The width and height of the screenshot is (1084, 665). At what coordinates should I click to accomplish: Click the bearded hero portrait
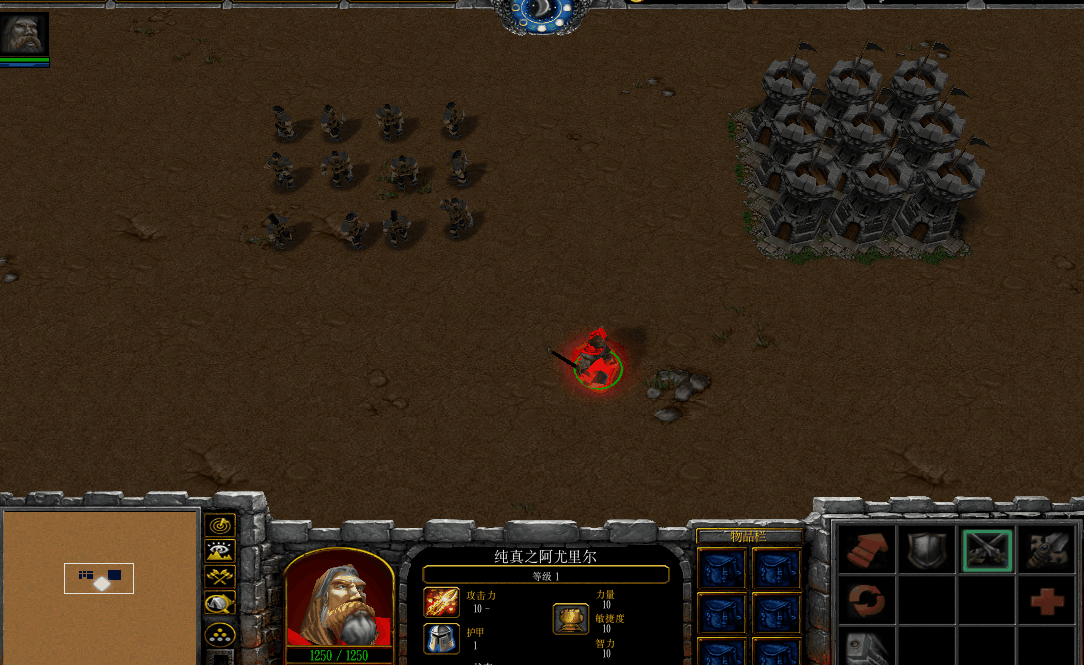[339, 599]
